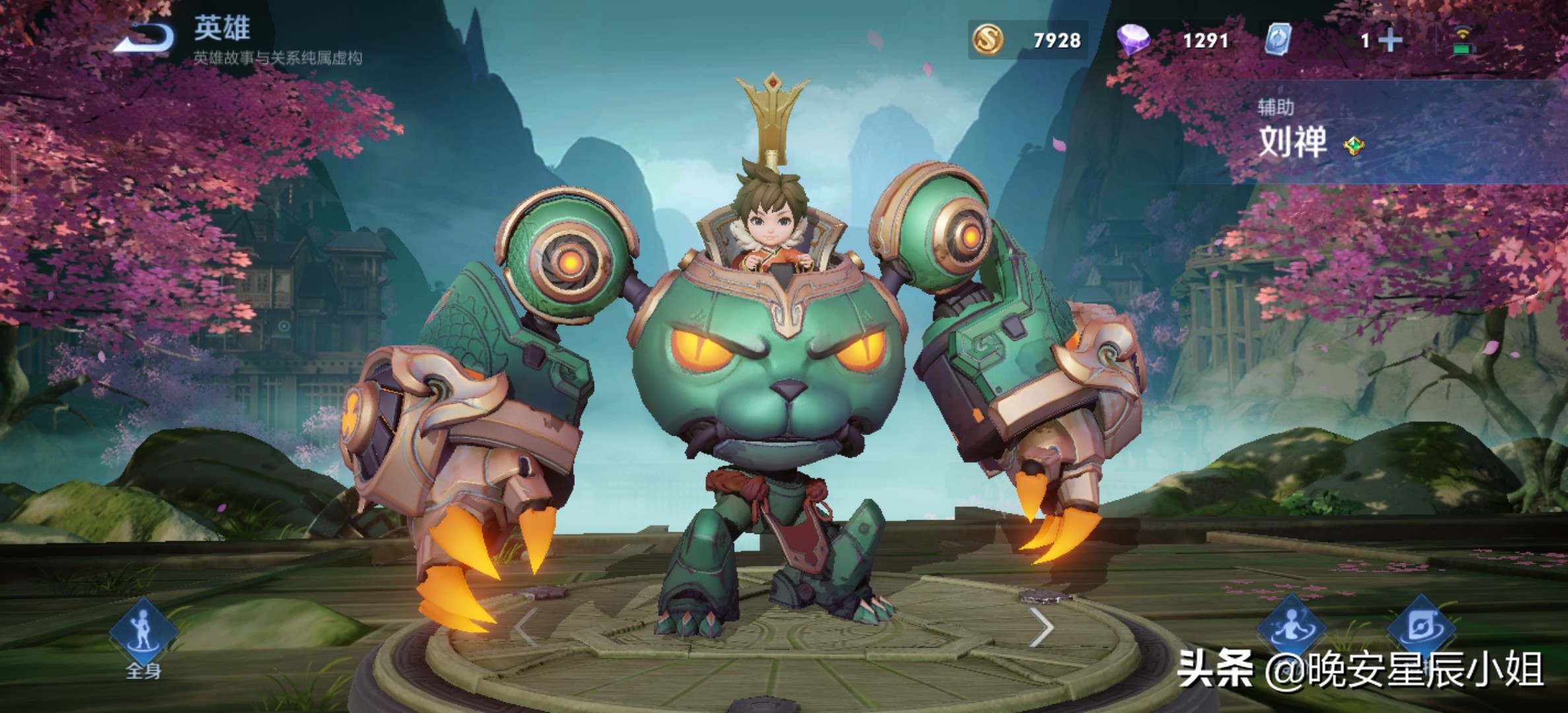Tap the purple diamond currency icon
The image size is (1568, 713).
[1132, 40]
